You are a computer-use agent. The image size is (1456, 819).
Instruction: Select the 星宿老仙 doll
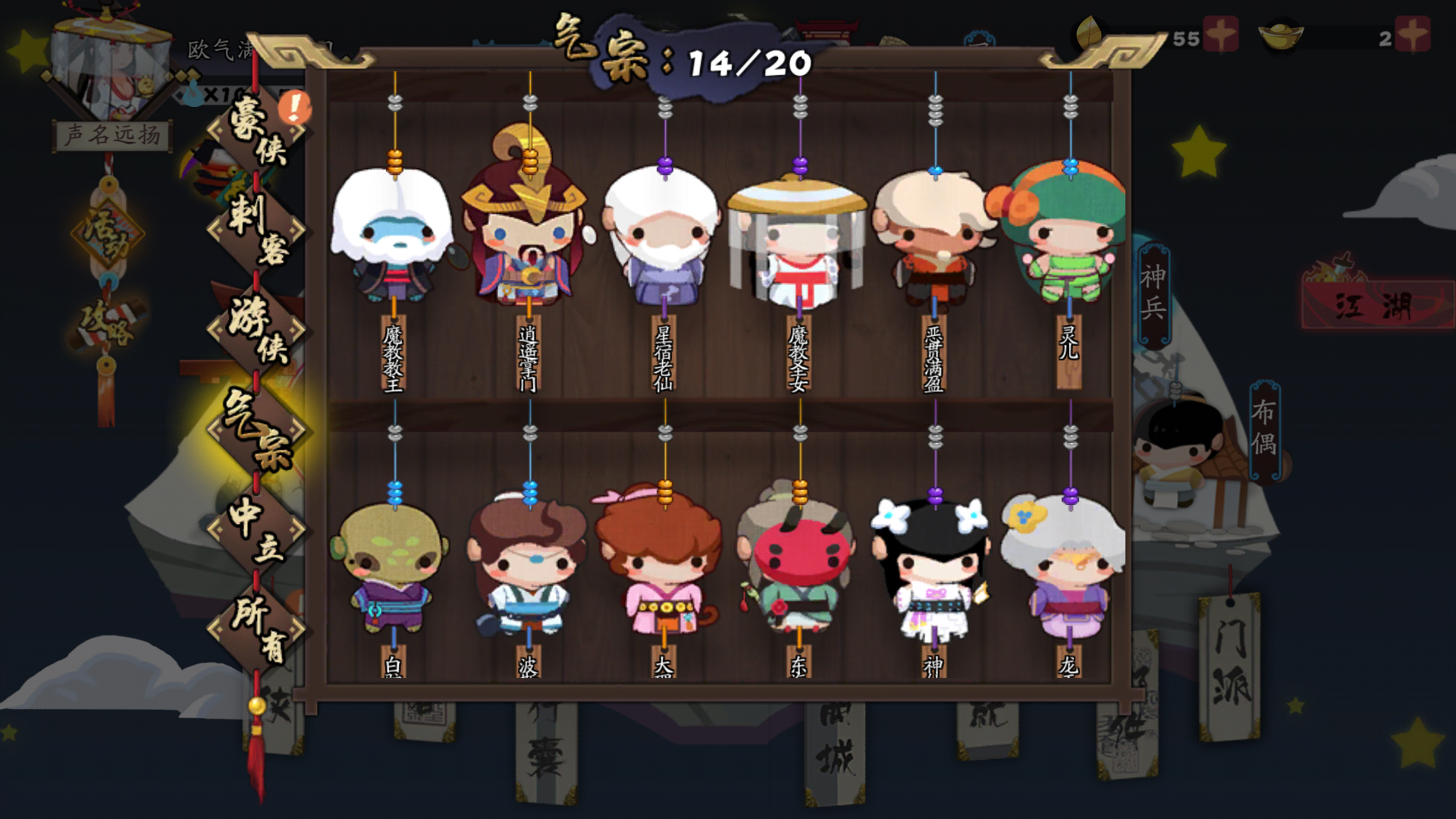pos(665,239)
